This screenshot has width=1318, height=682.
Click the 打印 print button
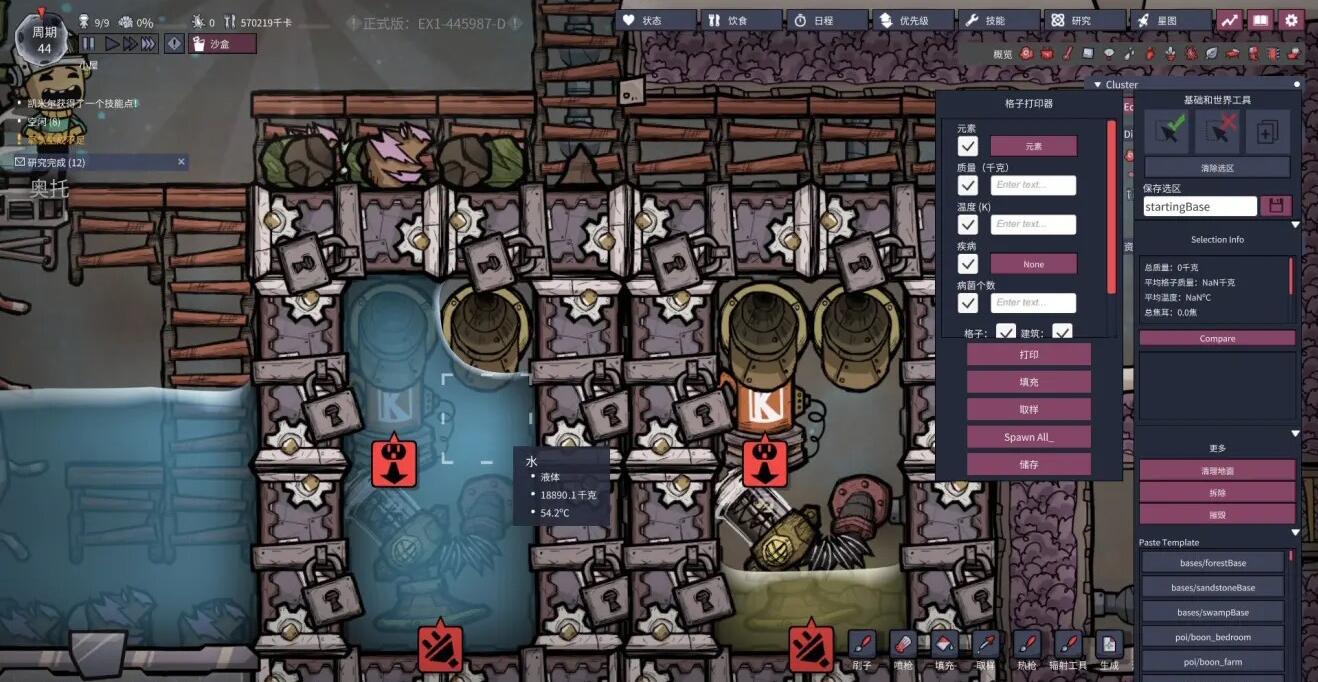(x=1028, y=355)
